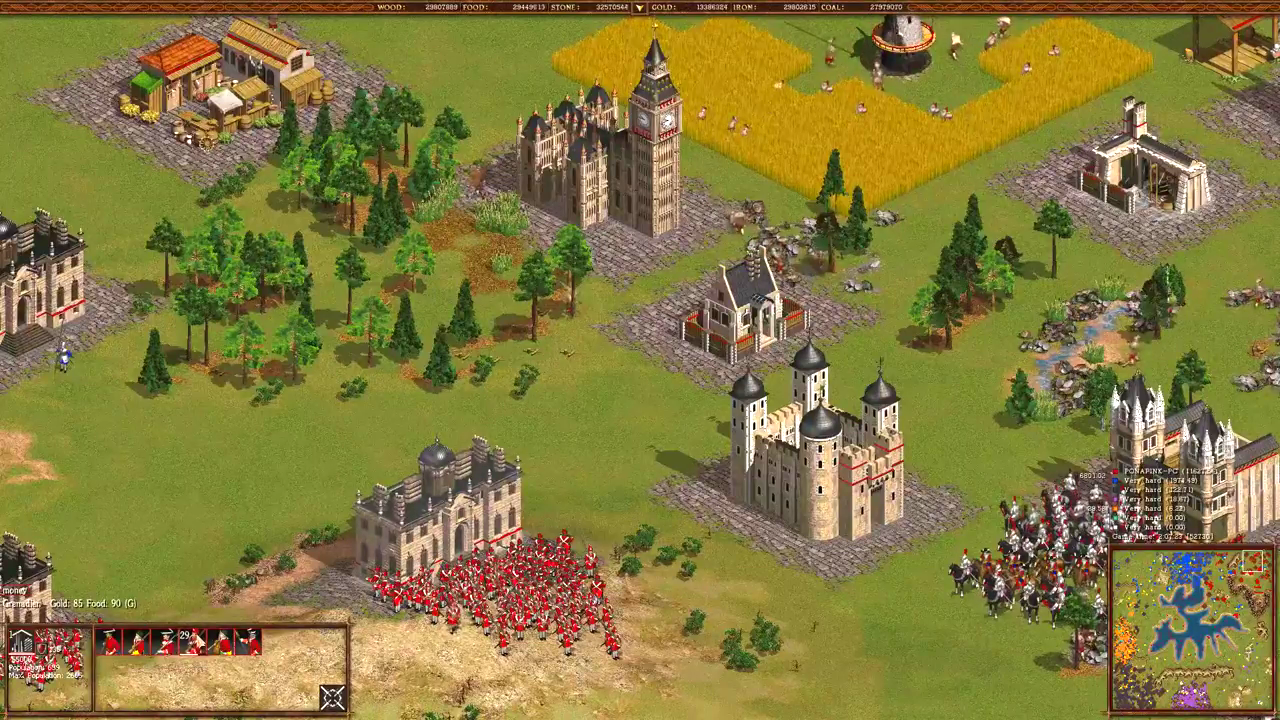Select the barracks portrait in the info panel
This screenshot has width=1280, height=720.
(22, 642)
